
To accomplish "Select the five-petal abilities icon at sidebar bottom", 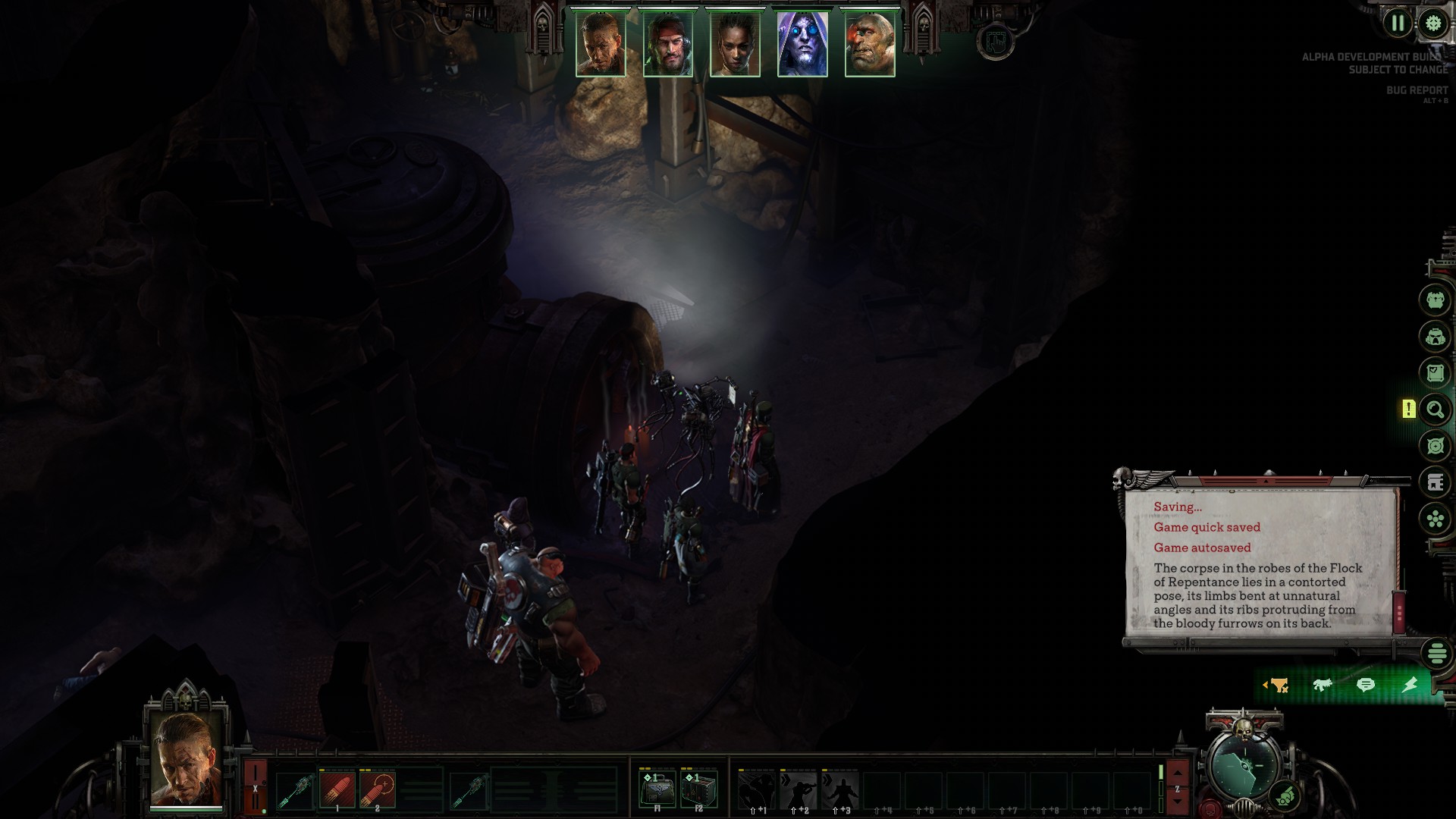I will pyautogui.click(x=1436, y=519).
